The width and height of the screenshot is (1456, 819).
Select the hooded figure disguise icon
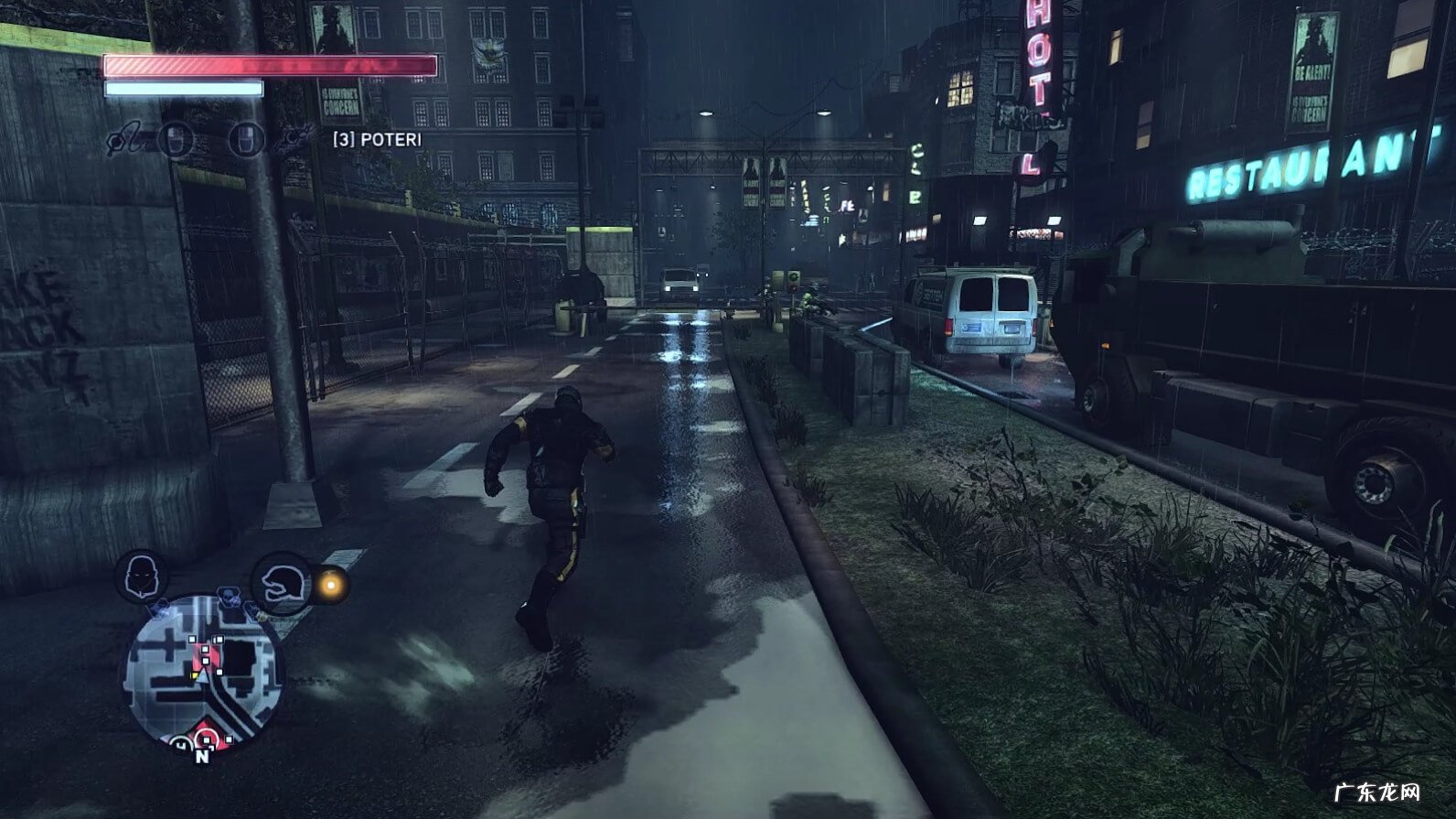pos(141,576)
